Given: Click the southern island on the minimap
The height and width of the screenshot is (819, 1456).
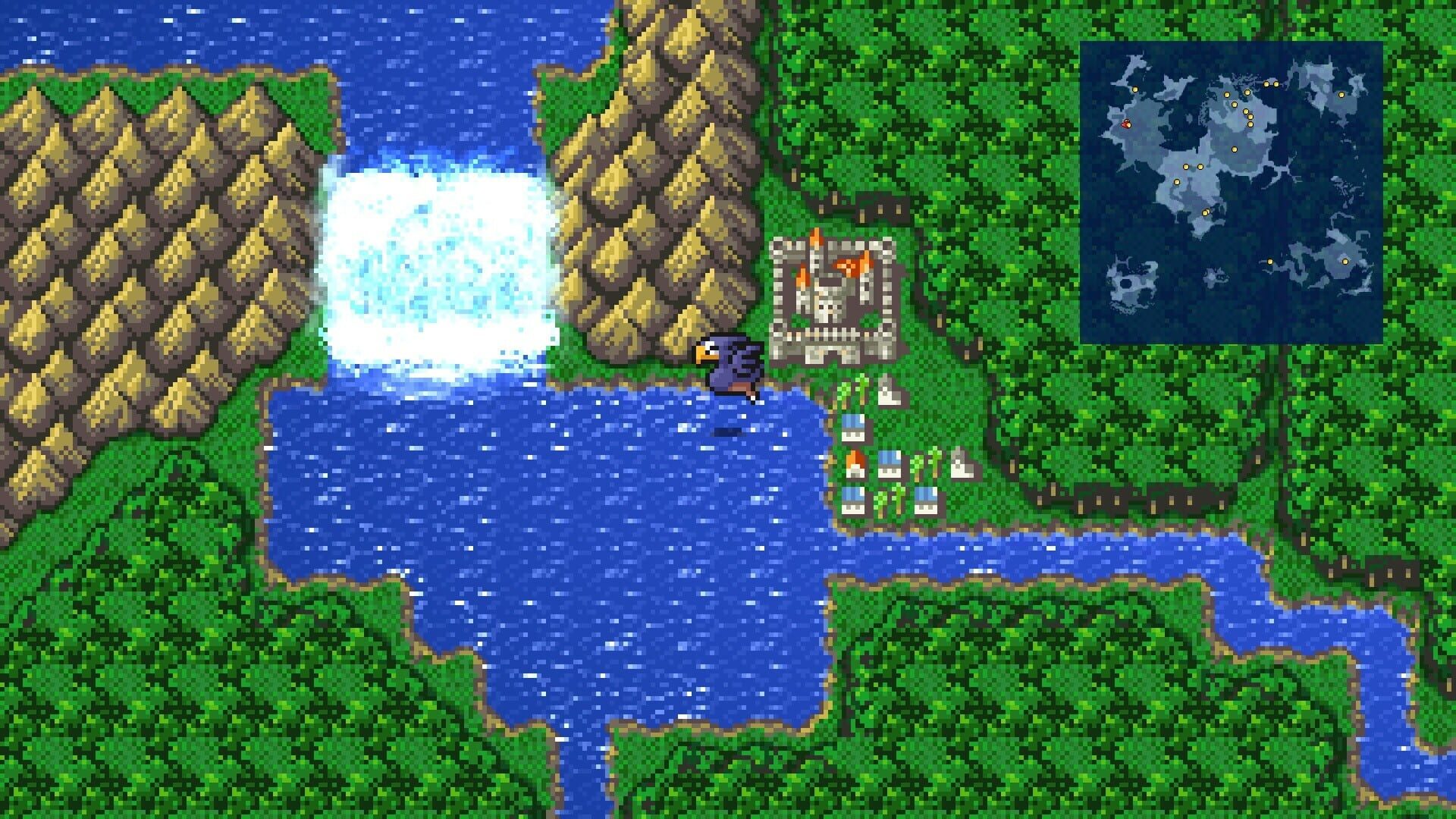Looking at the screenshot, I should pyautogui.click(x=1129, y=284).
